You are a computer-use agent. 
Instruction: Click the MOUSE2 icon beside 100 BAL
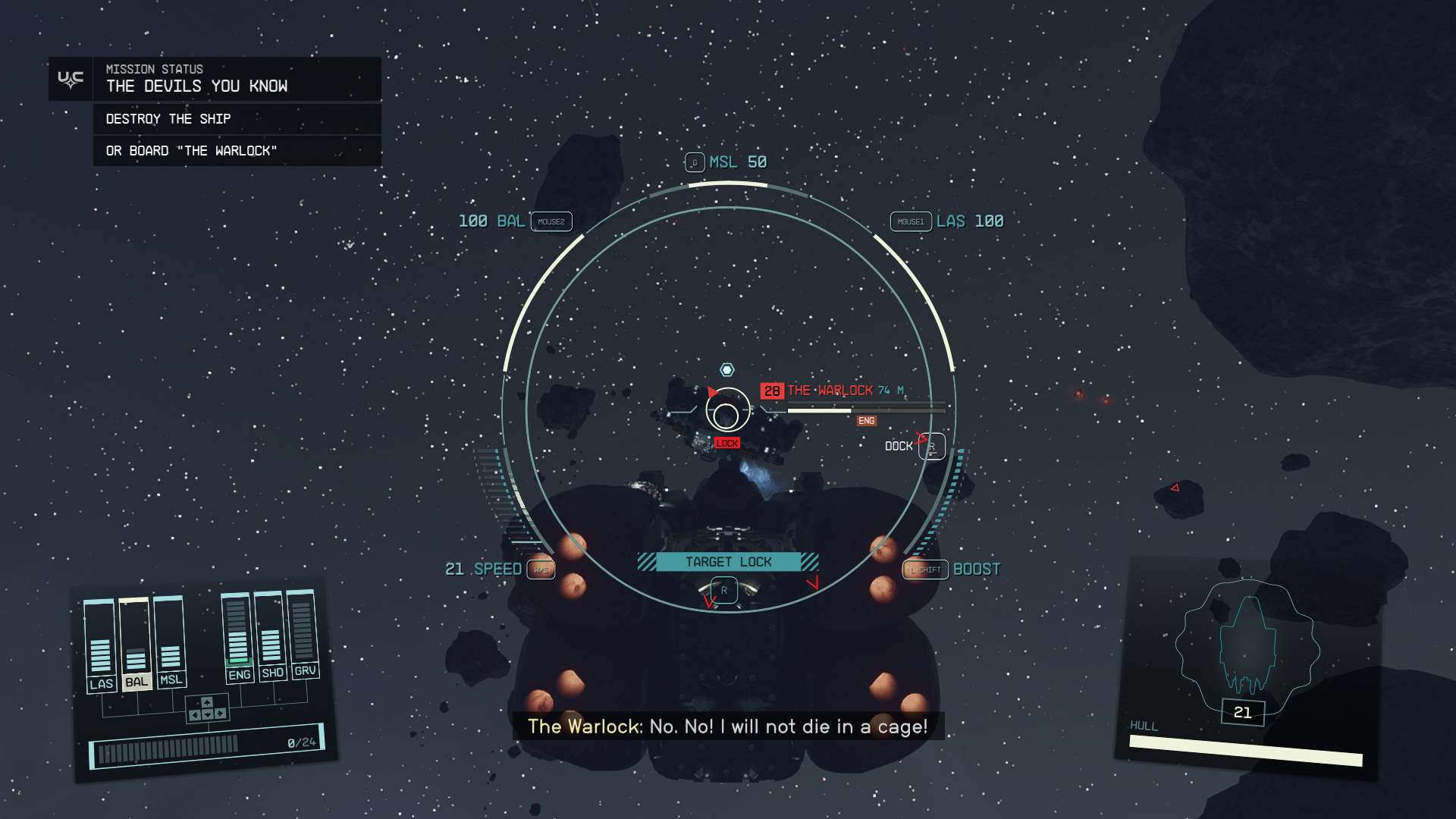pyautogui.click(x=551, y=221)
